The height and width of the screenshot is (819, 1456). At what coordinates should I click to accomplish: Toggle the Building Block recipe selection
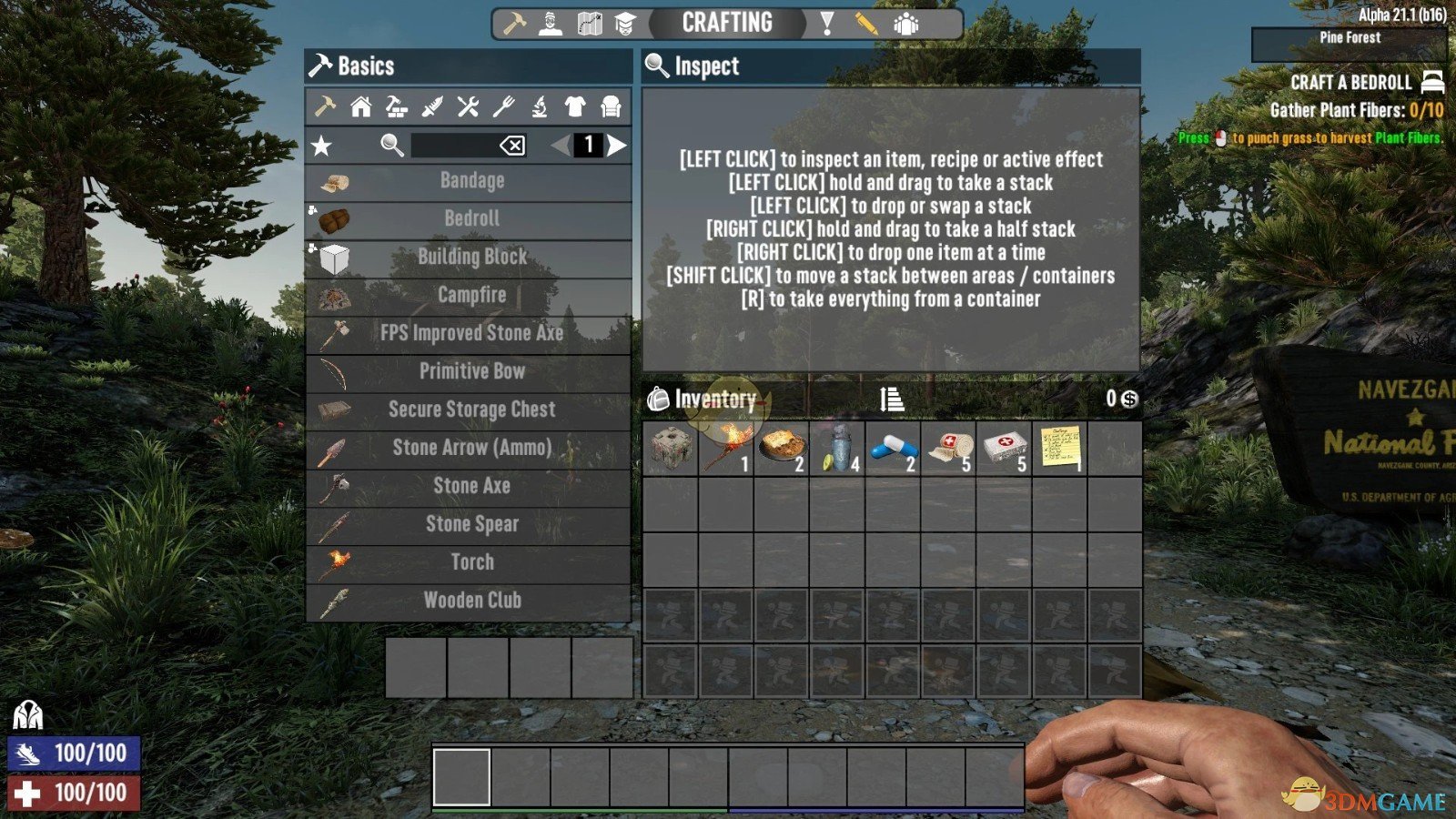tap(470, 257)
